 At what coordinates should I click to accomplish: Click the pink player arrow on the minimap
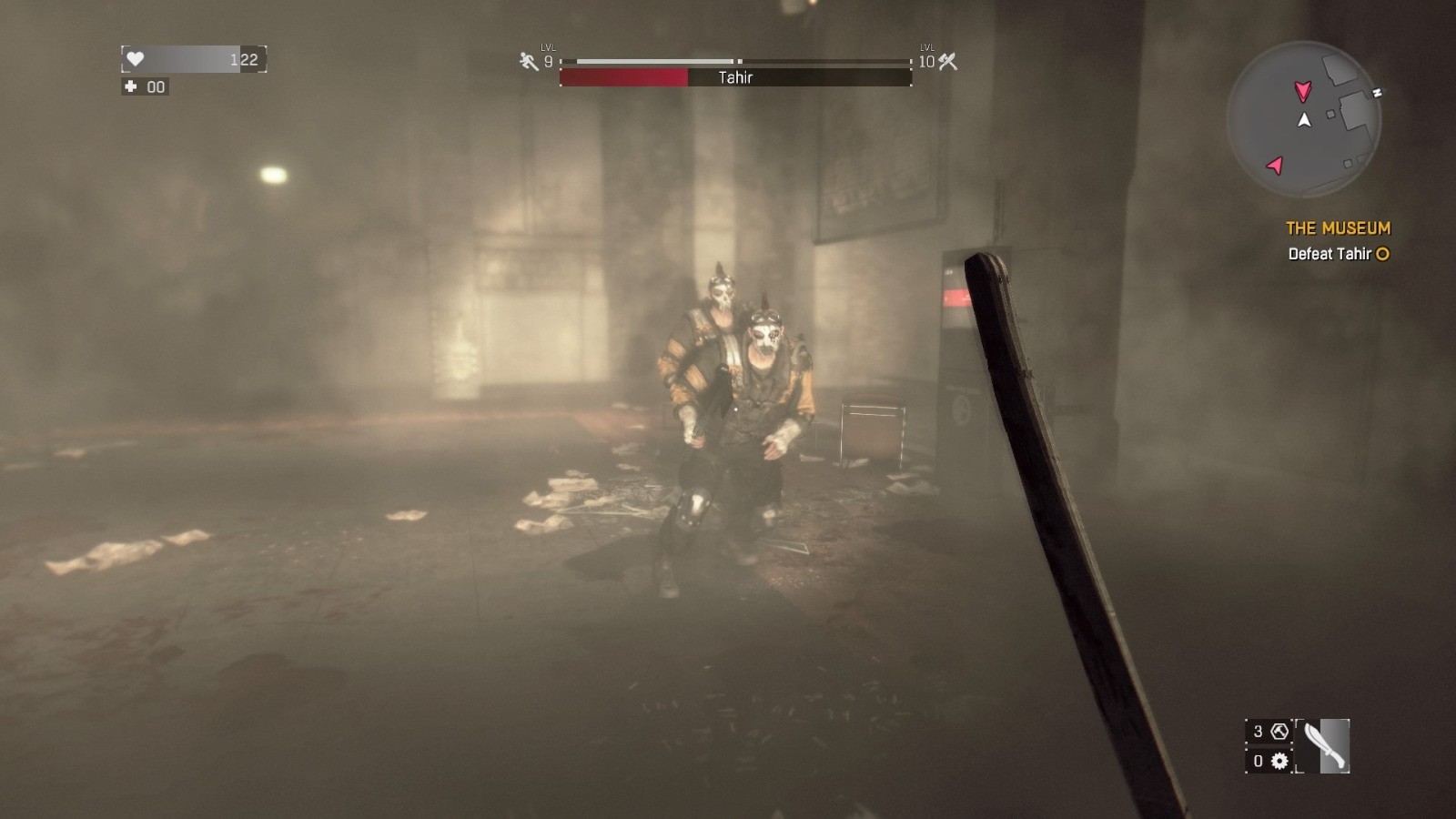(x=1304, y=91)
